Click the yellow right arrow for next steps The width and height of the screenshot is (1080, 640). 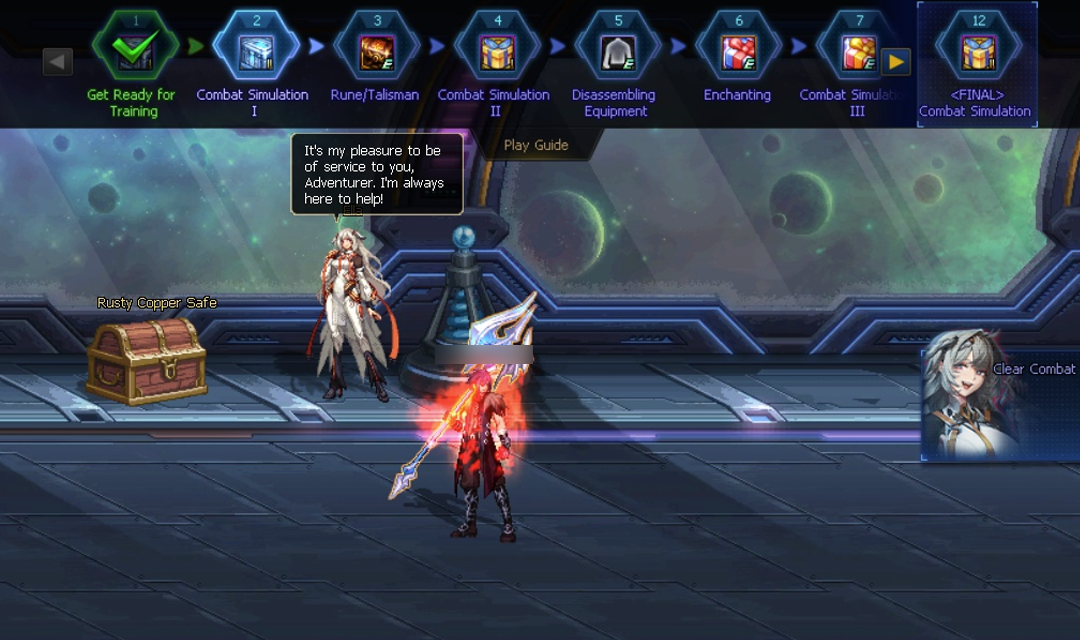point(895,62)
